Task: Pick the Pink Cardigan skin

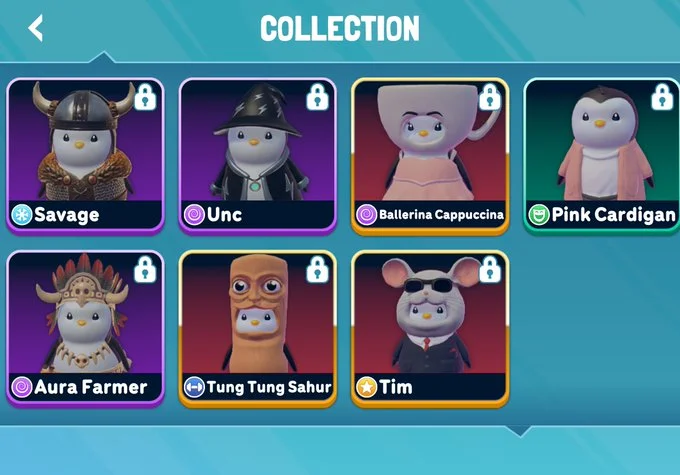Action: point(602,155)
